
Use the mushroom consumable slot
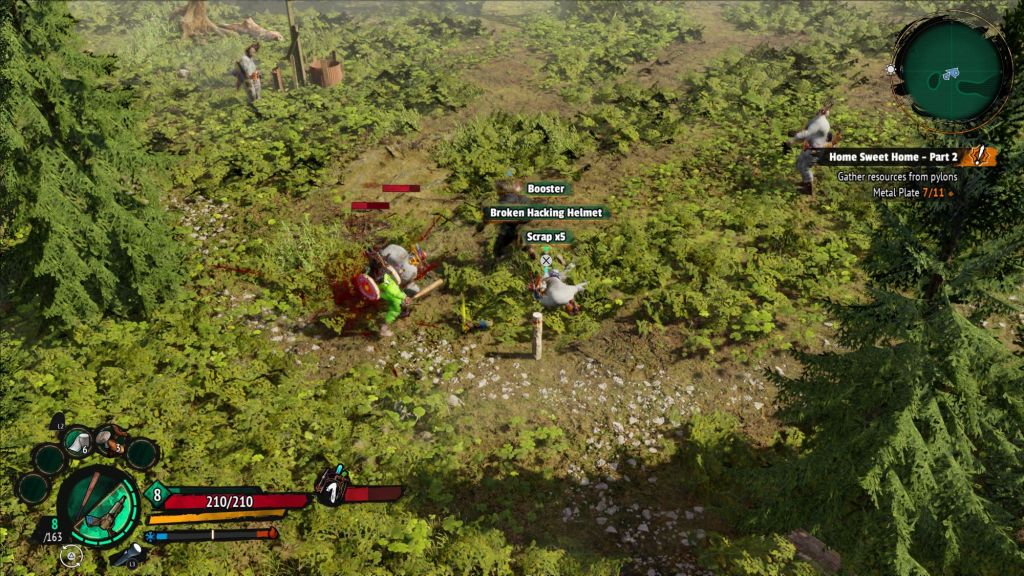tap(112, 440)
